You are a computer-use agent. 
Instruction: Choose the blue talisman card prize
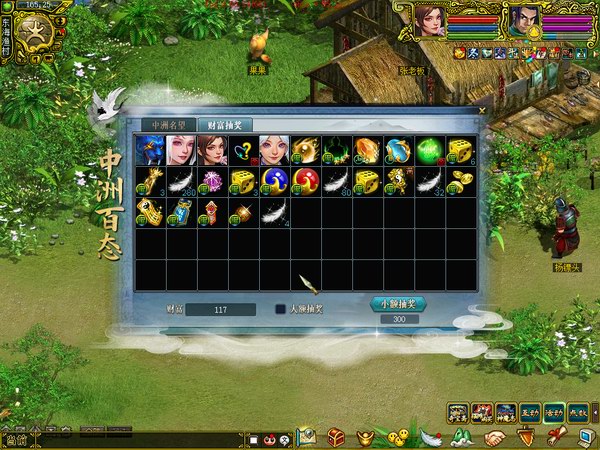coord(181,212)
